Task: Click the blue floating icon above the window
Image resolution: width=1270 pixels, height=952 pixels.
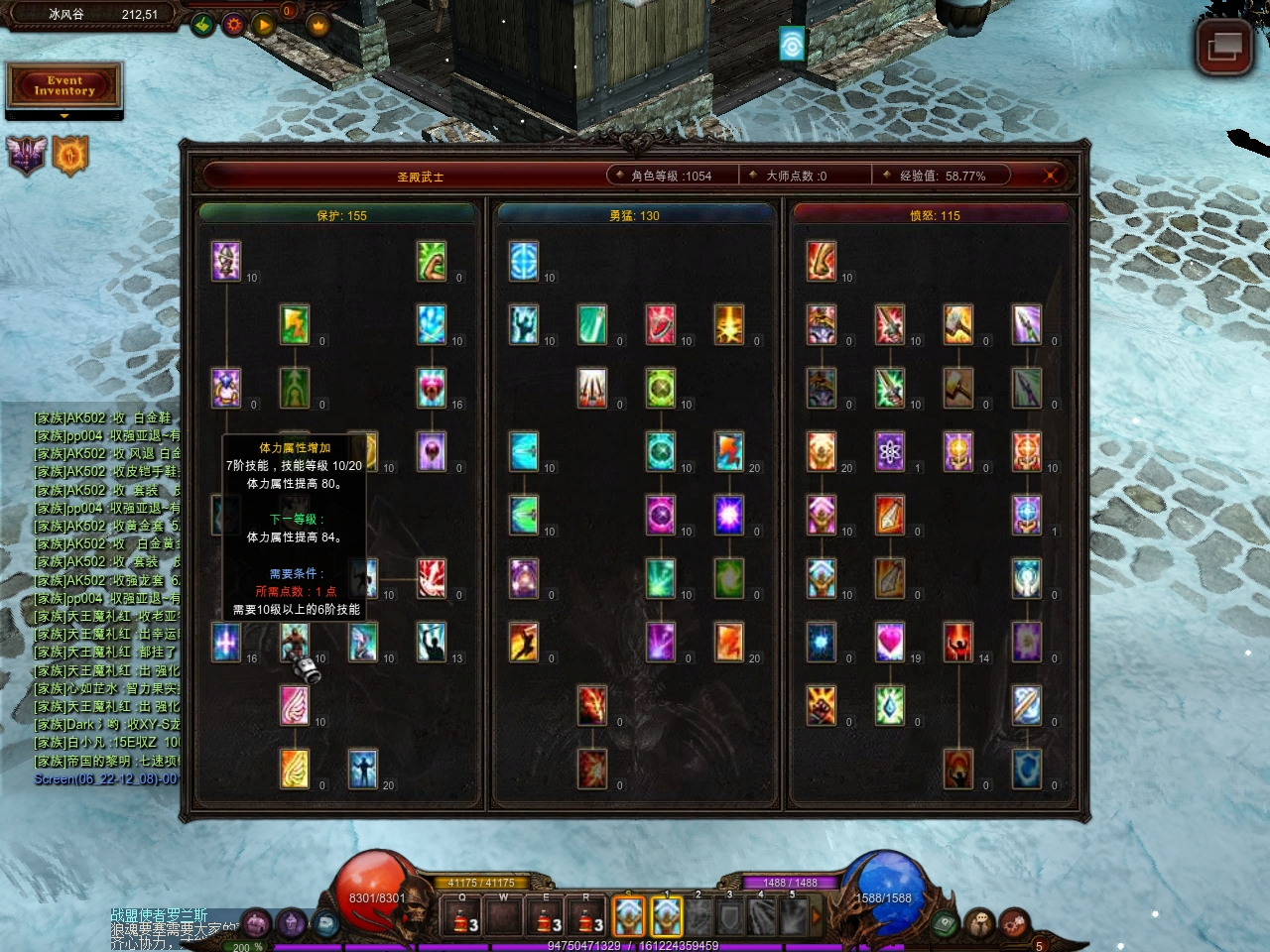Action: coord(792,45)
